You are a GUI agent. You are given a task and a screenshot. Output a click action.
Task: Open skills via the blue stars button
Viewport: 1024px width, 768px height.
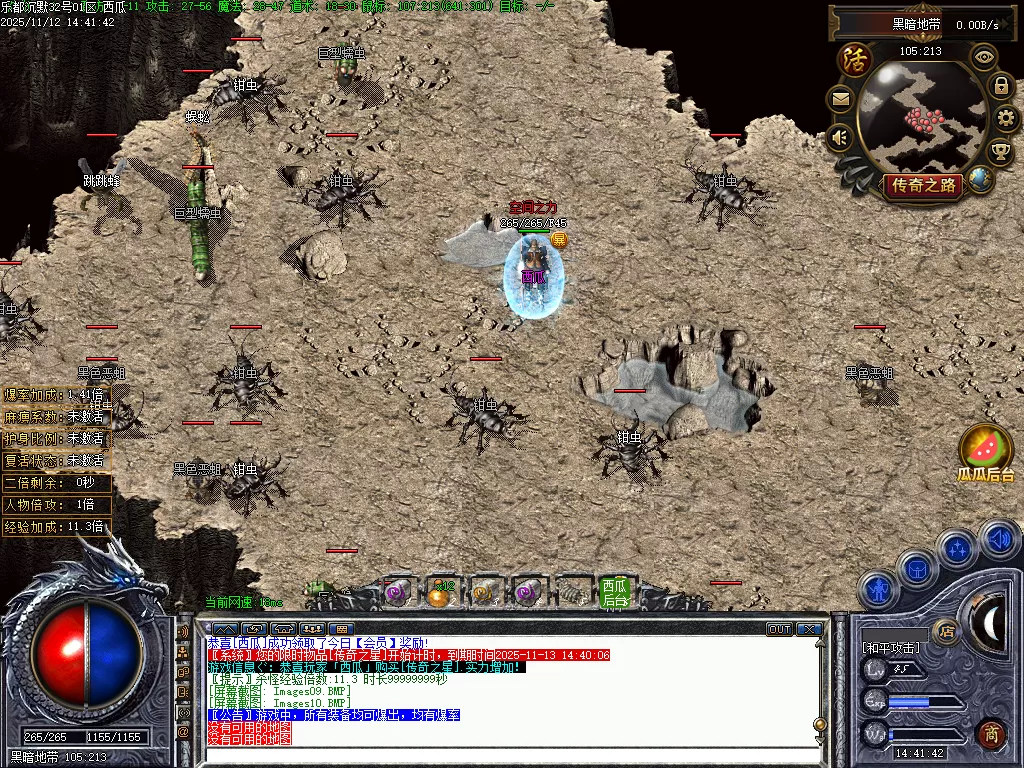[958, 548]
